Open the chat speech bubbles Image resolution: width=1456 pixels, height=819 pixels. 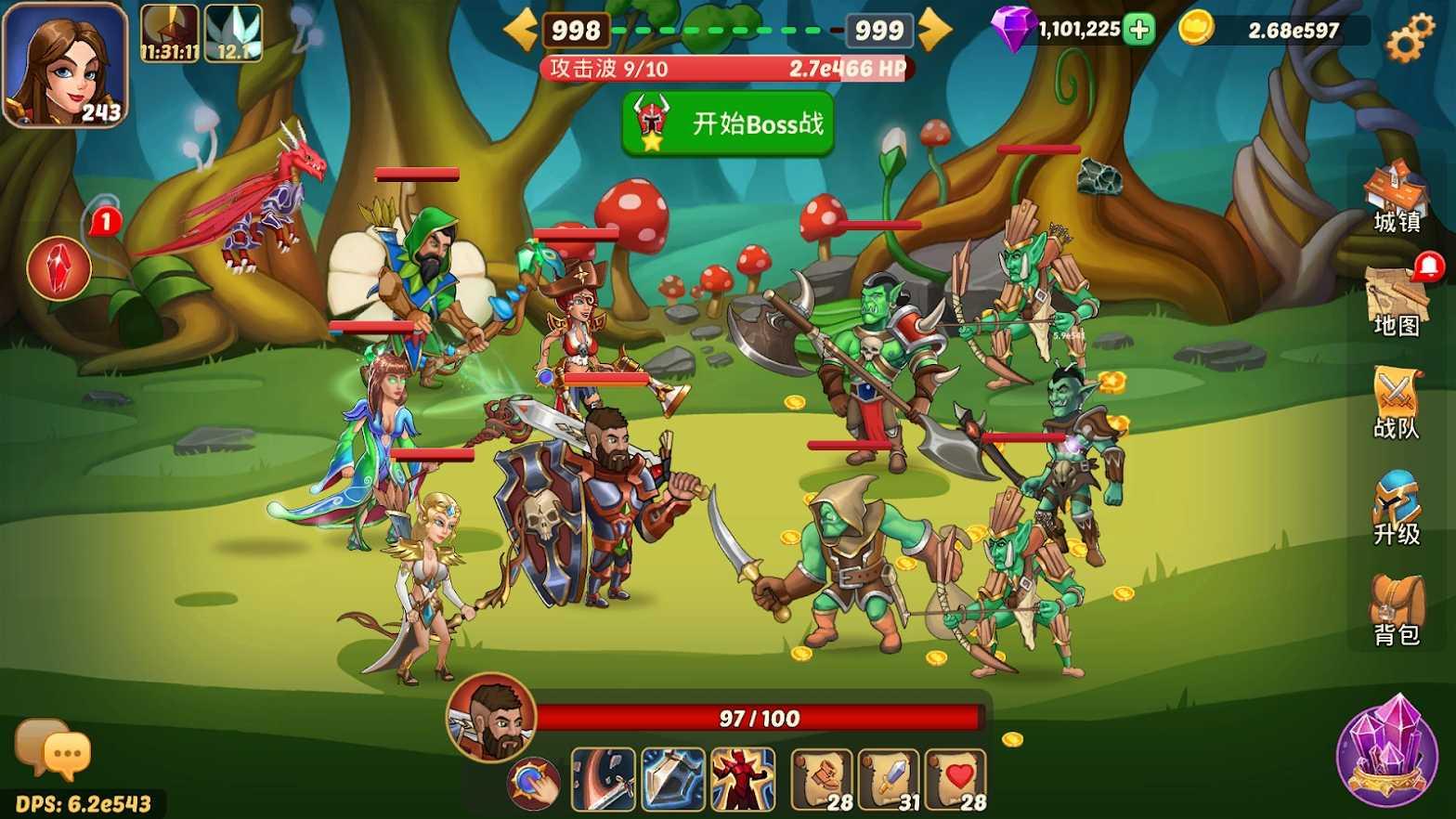point(53,750)
